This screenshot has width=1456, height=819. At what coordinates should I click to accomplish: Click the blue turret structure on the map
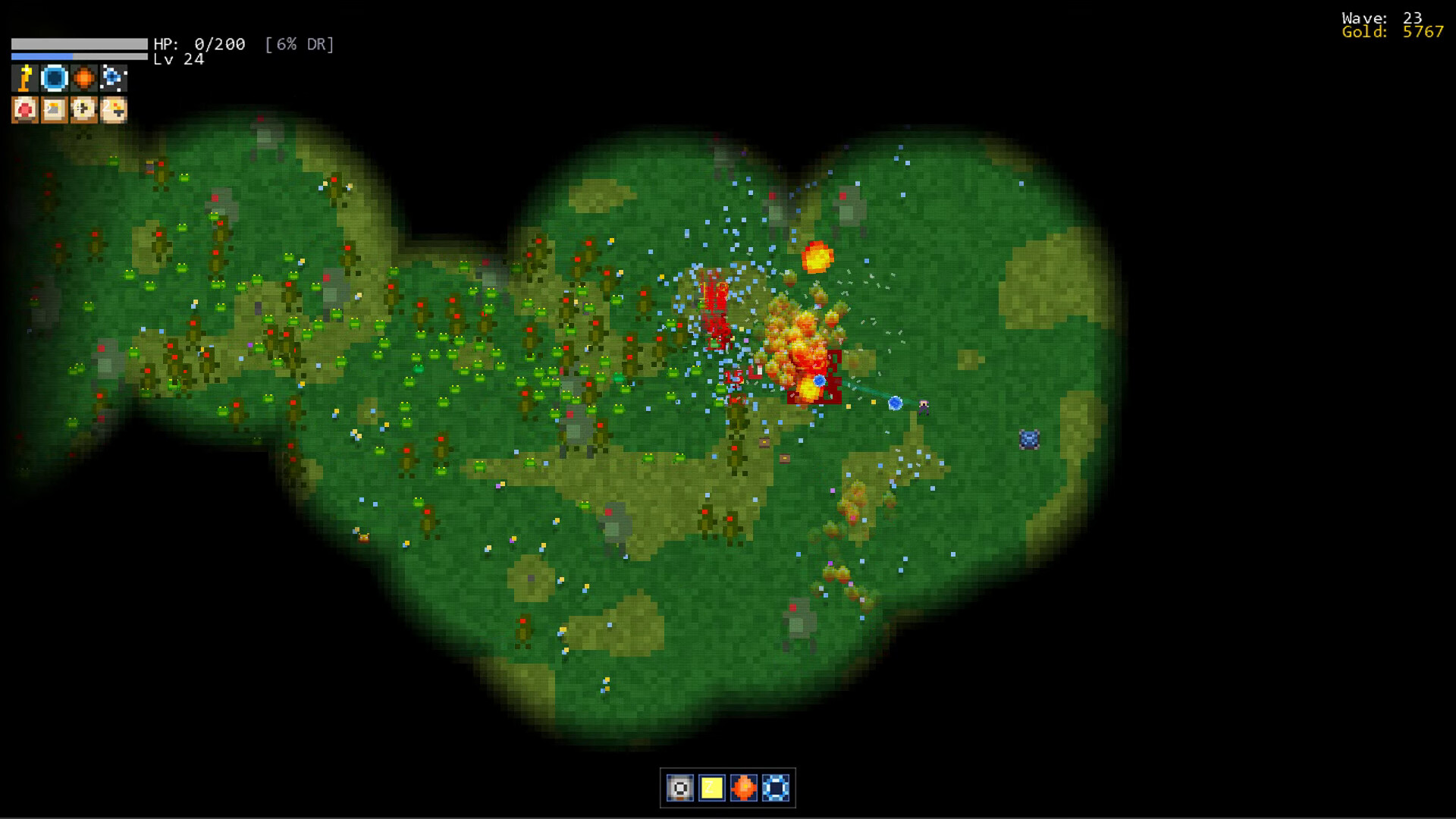[x=1030, y=438]
